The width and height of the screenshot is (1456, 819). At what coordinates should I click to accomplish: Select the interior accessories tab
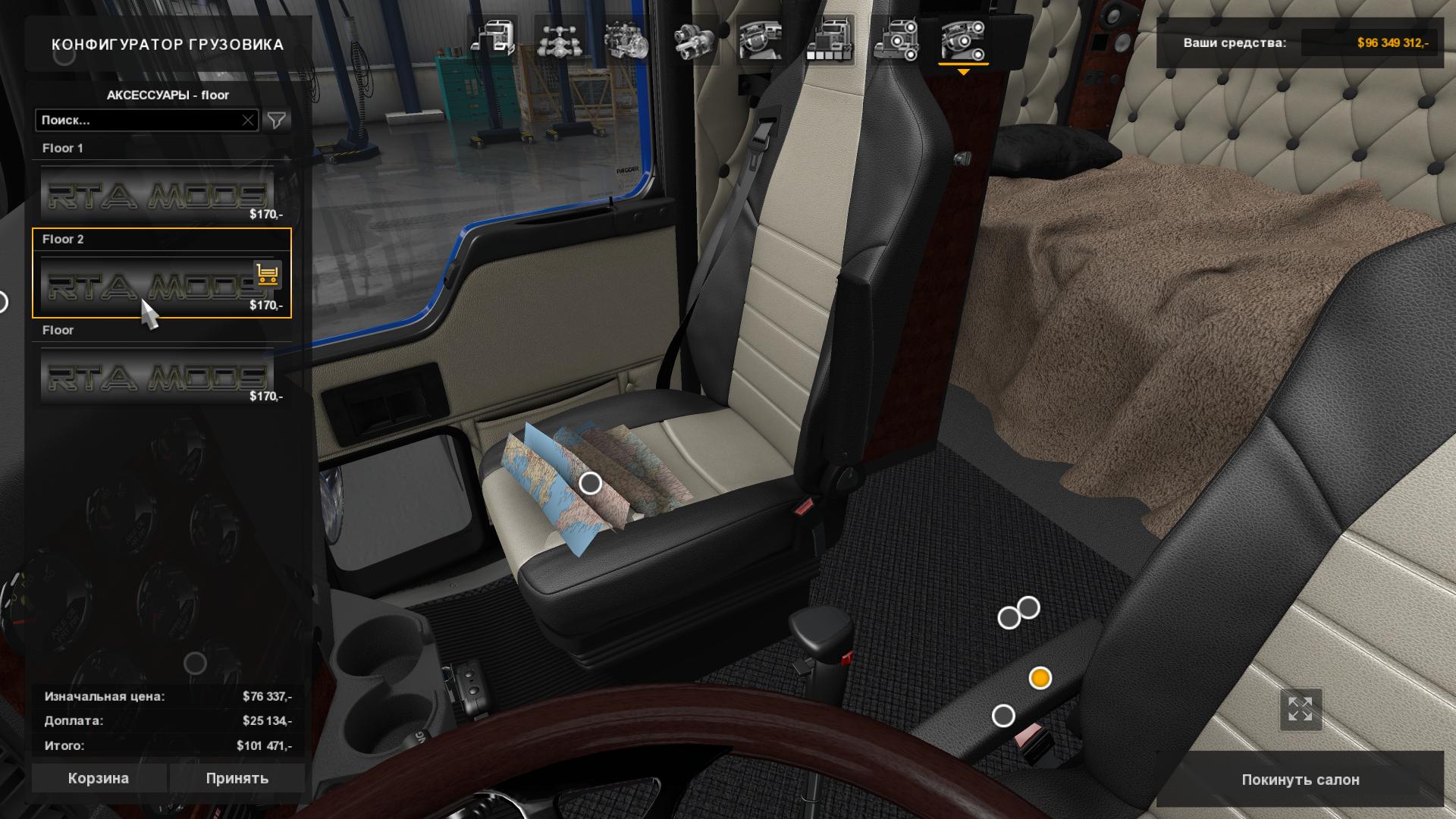[963, 40]
